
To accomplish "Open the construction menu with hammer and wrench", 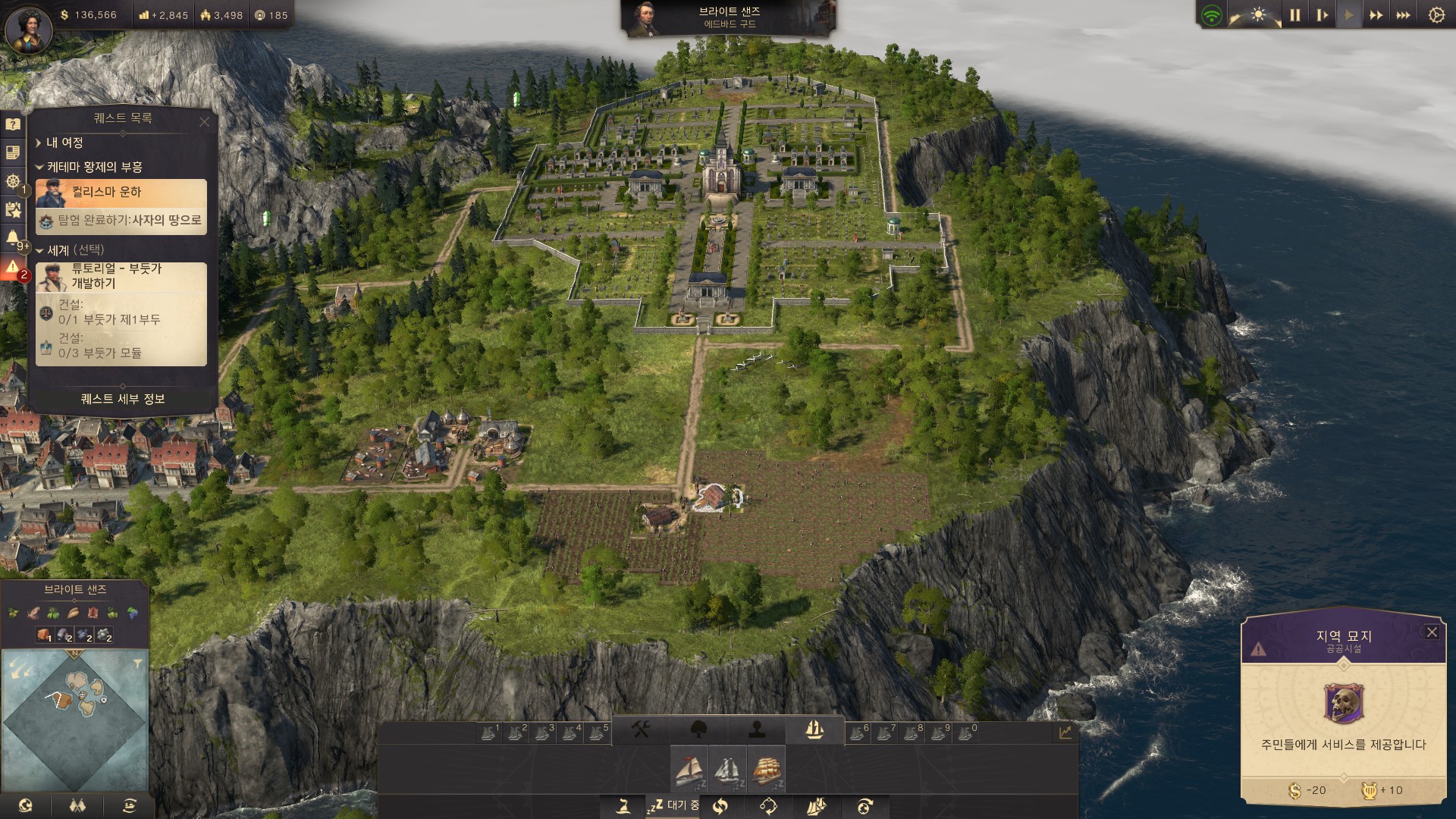I will pyautogui.click(x=641, y=730).
